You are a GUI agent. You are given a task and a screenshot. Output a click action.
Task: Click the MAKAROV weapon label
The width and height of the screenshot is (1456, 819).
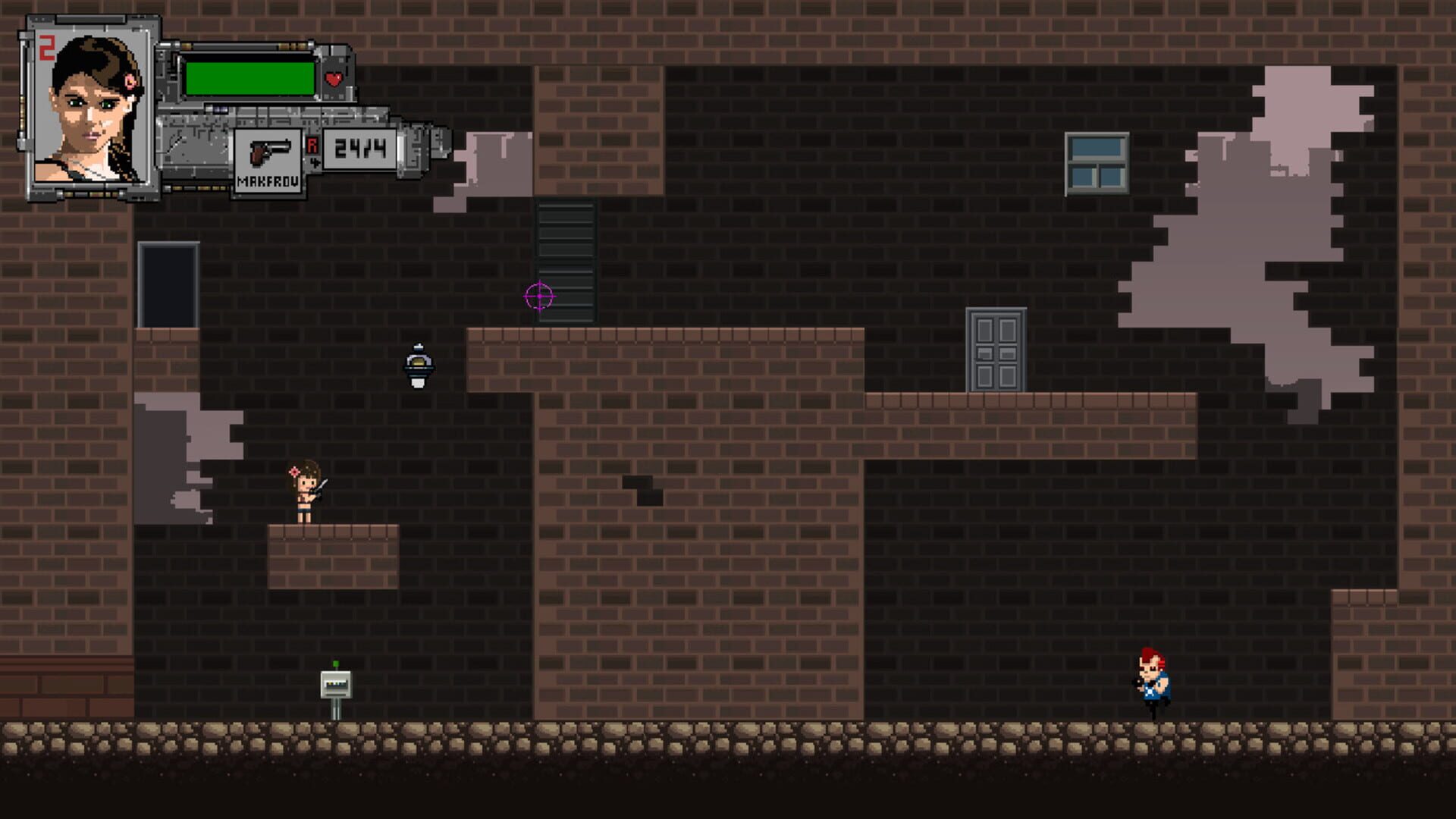267,181
